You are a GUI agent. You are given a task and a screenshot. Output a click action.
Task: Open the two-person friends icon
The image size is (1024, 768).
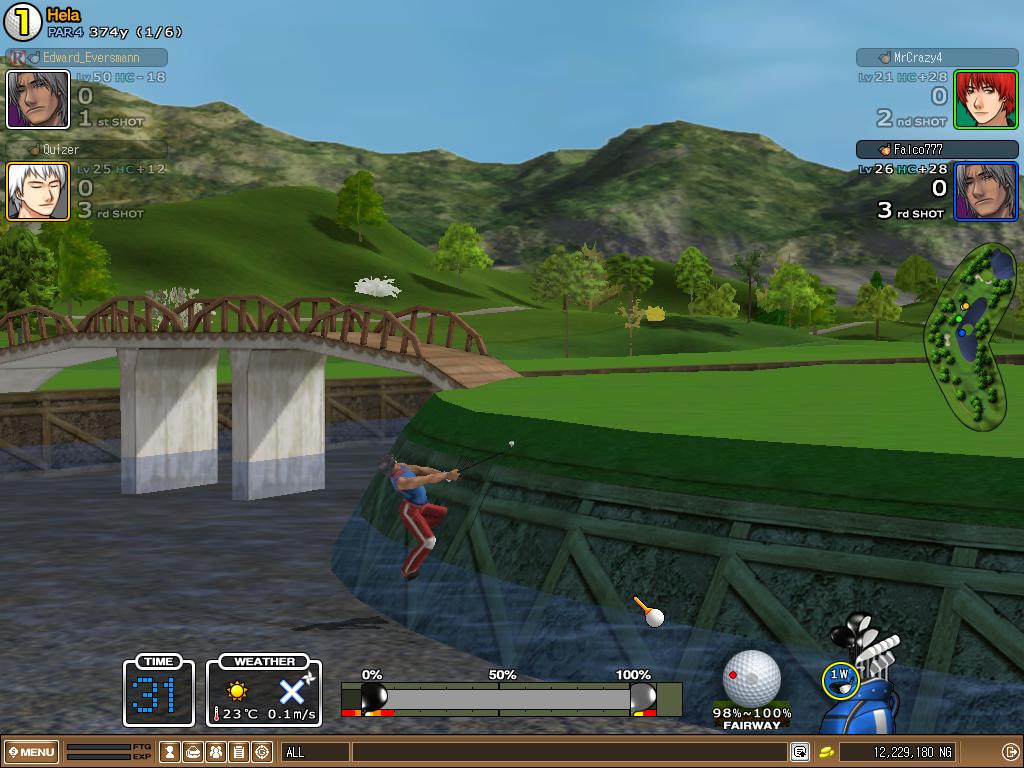tap(216, 752)
